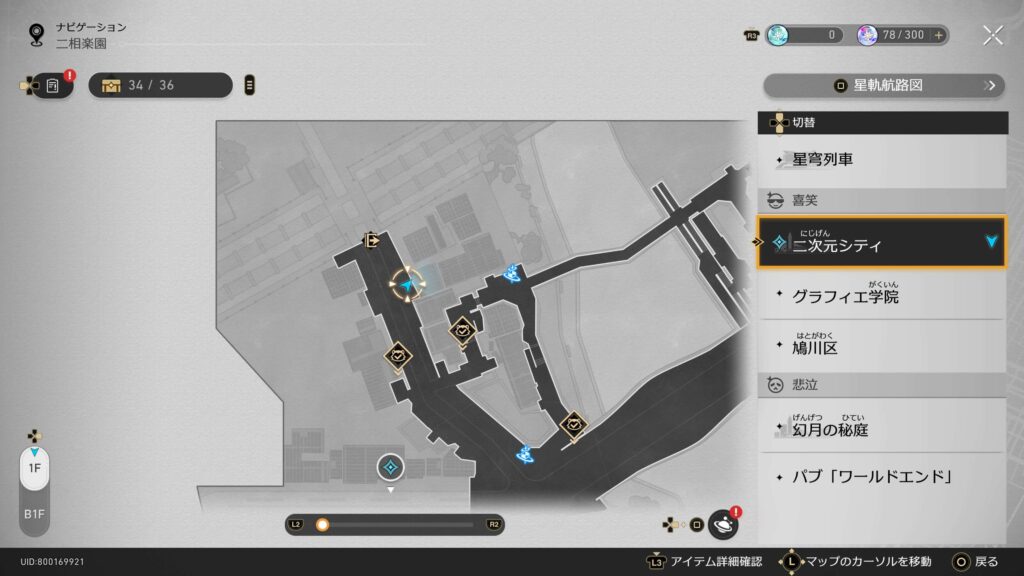Close the map with the X button
Viewport: 1024px width, 576px height.
992,35
